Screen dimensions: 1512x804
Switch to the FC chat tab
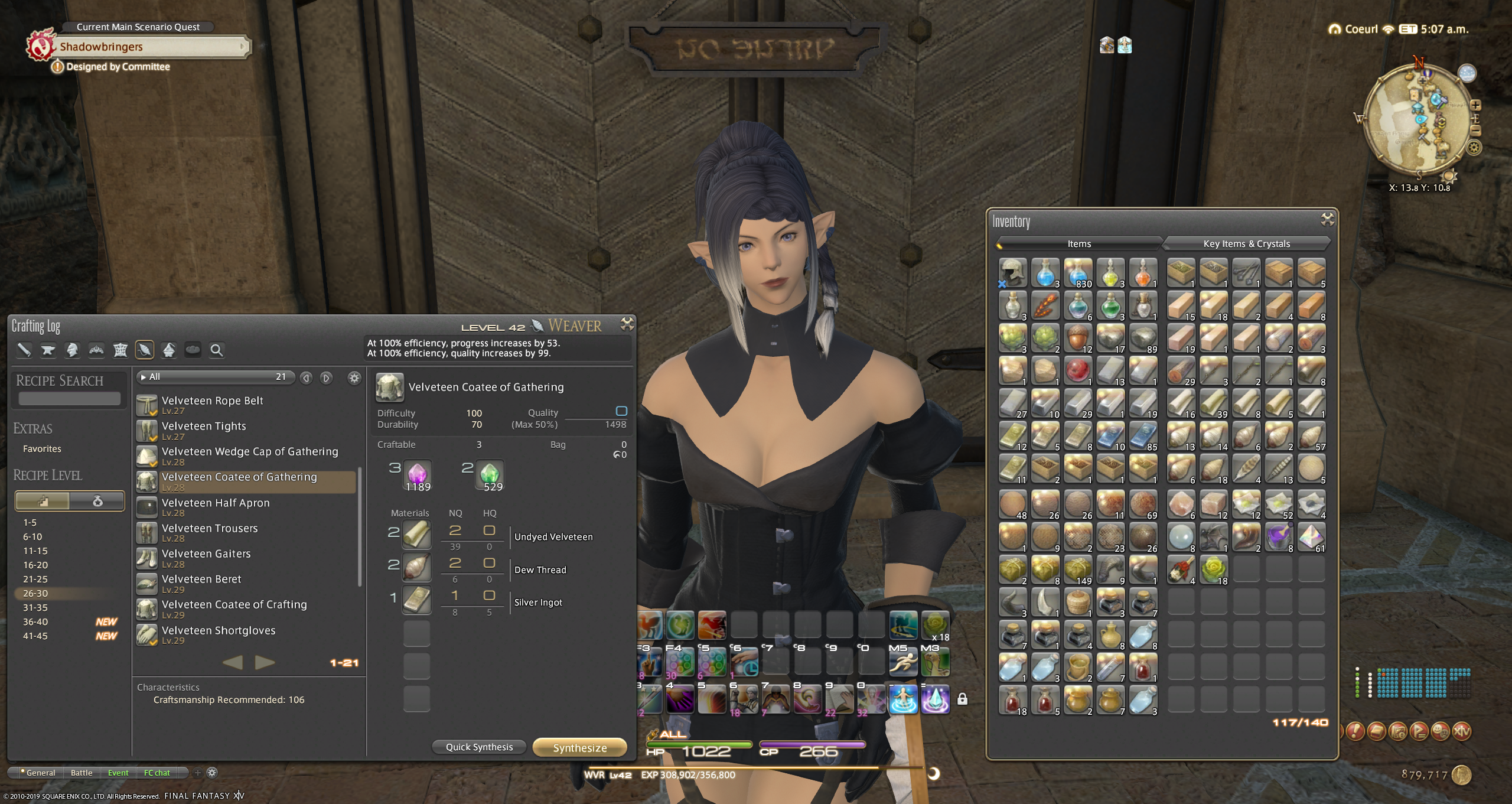tap(157, 773)
